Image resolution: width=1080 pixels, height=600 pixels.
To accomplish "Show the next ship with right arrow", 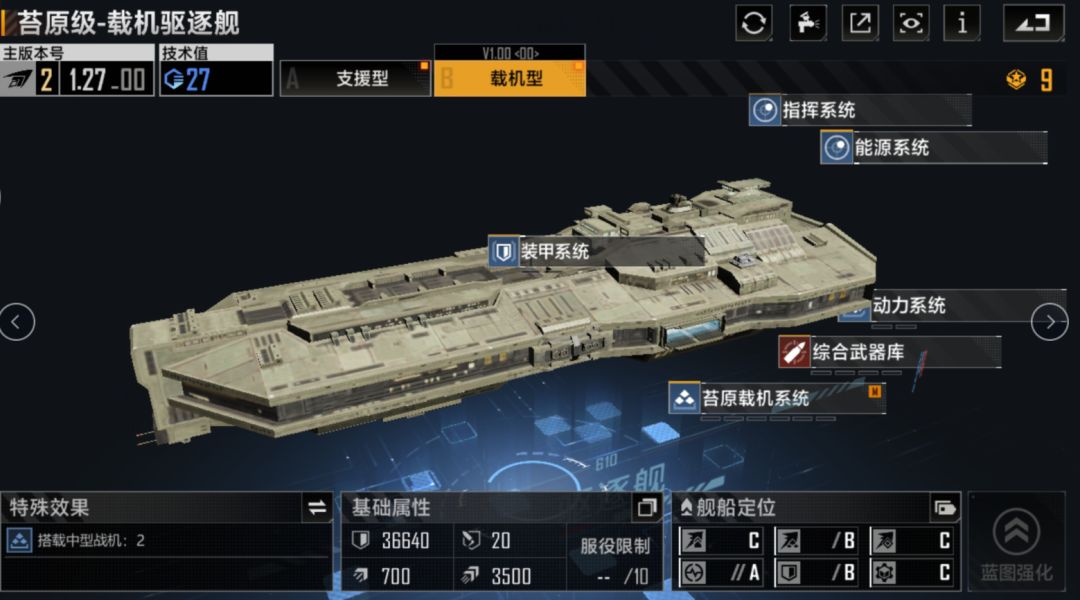I will pyautogui.click(x=1049, y=321).
